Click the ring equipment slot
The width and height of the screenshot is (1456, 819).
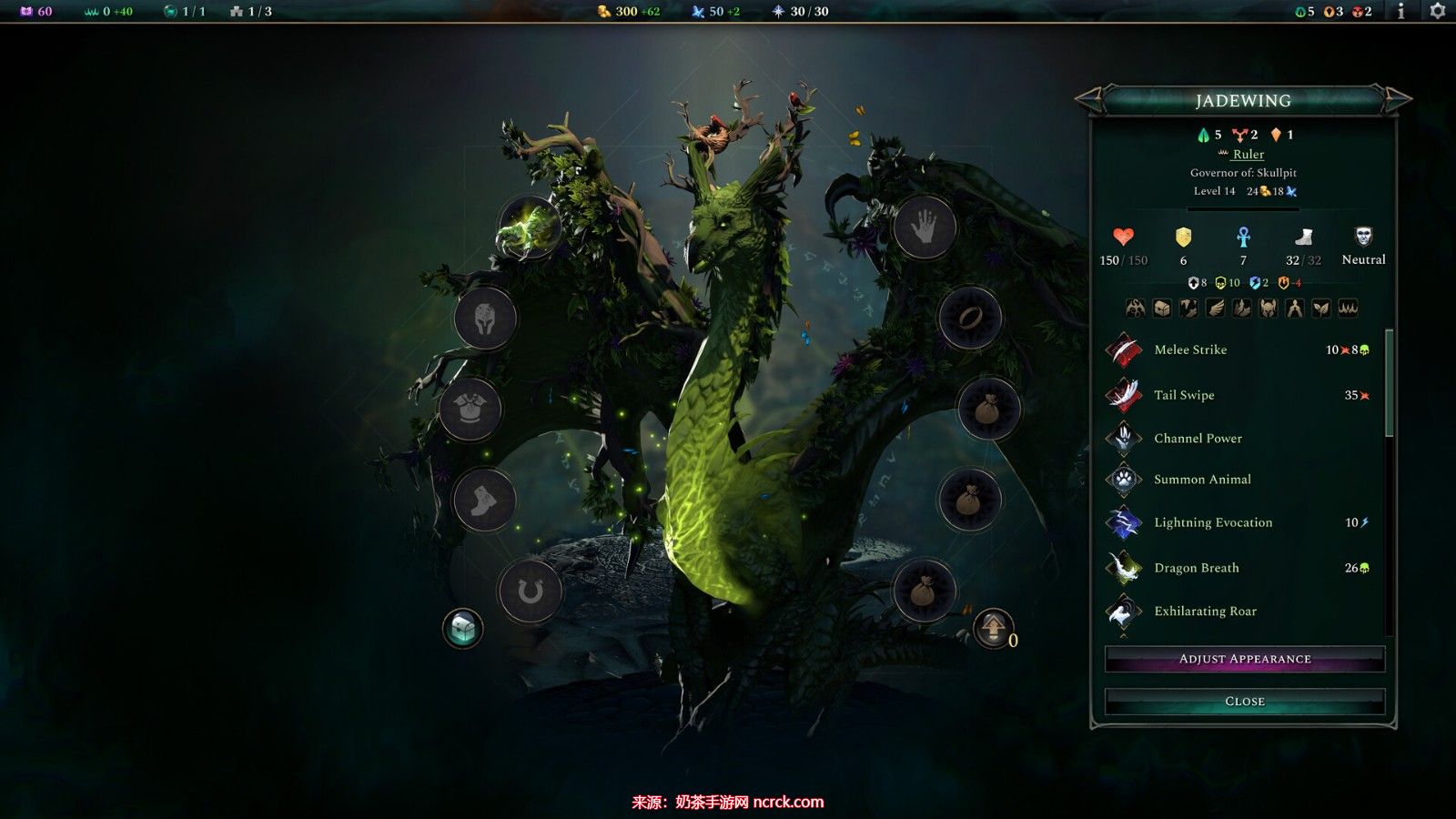click(x=969, y=318)
